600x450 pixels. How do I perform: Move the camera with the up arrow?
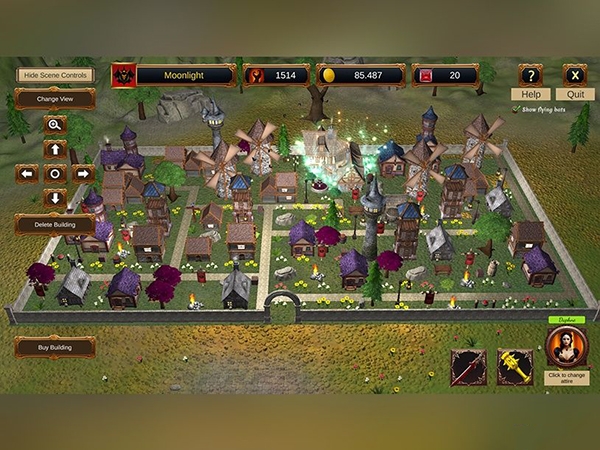[55, 149]
